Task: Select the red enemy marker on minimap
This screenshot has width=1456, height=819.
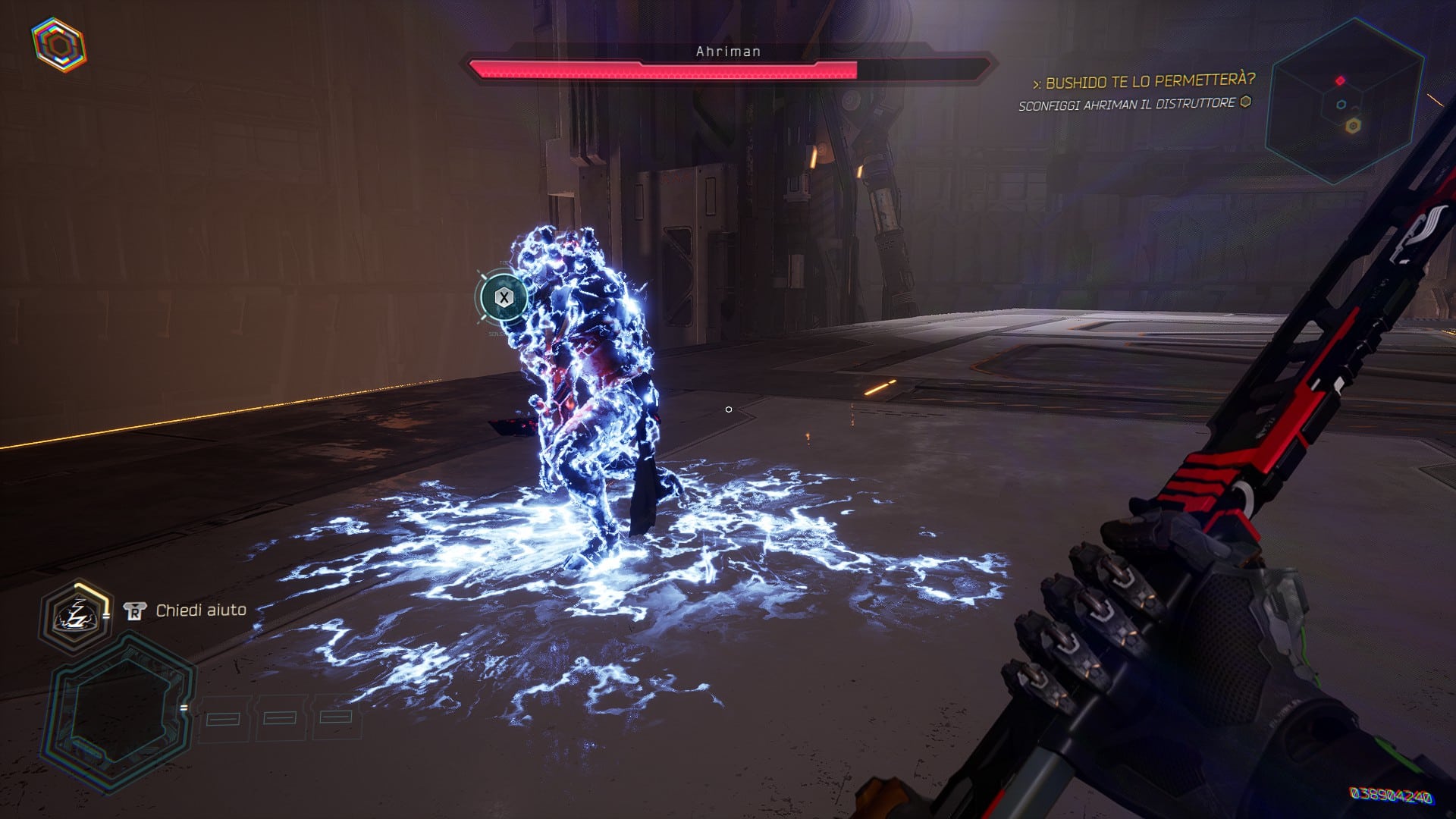Action: tap(1340, 80)
